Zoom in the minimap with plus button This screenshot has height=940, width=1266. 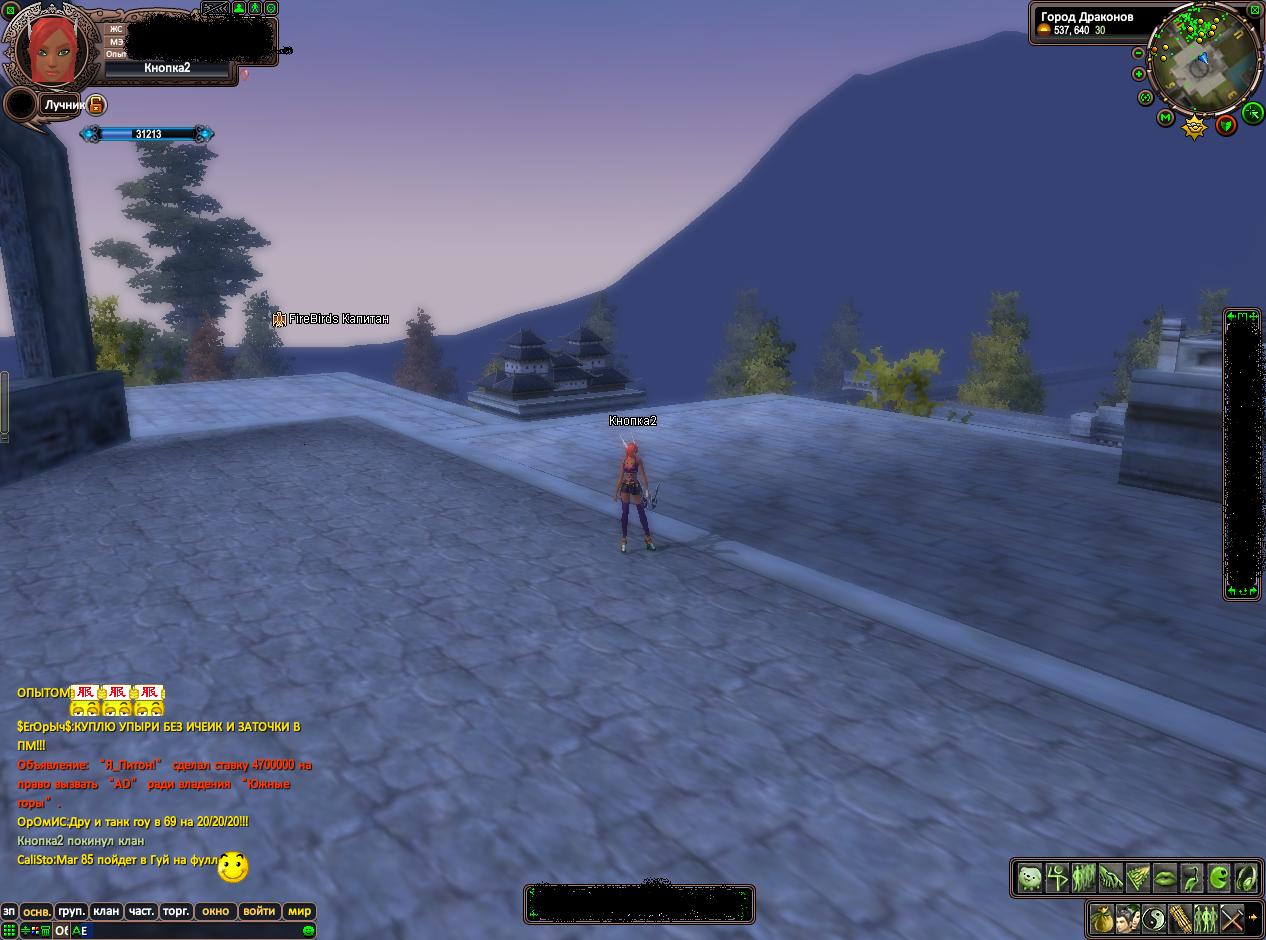1138,74
